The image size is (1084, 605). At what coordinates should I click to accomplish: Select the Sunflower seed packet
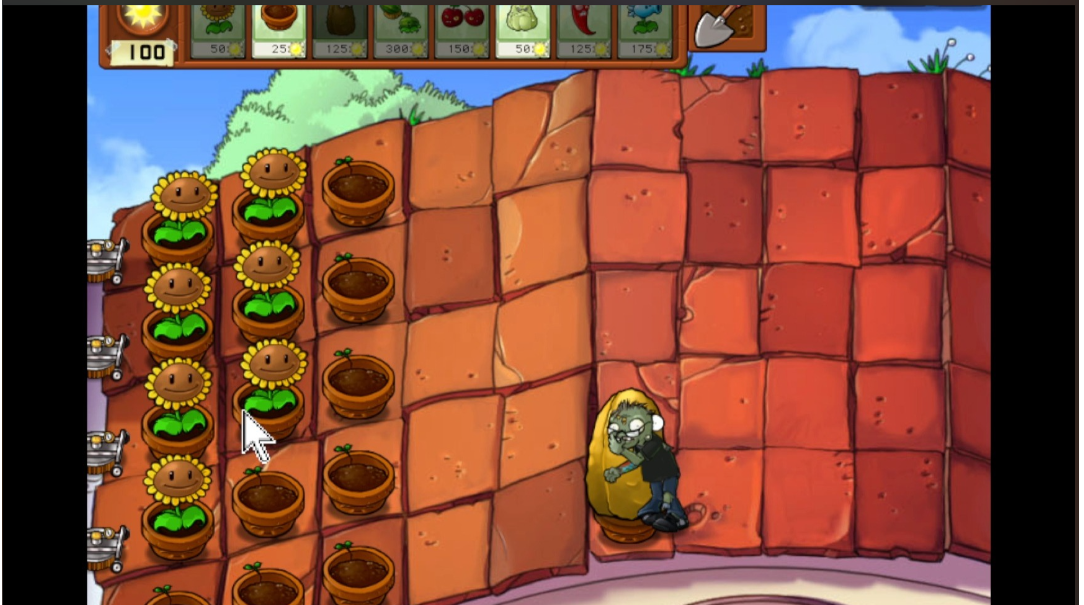218,30
